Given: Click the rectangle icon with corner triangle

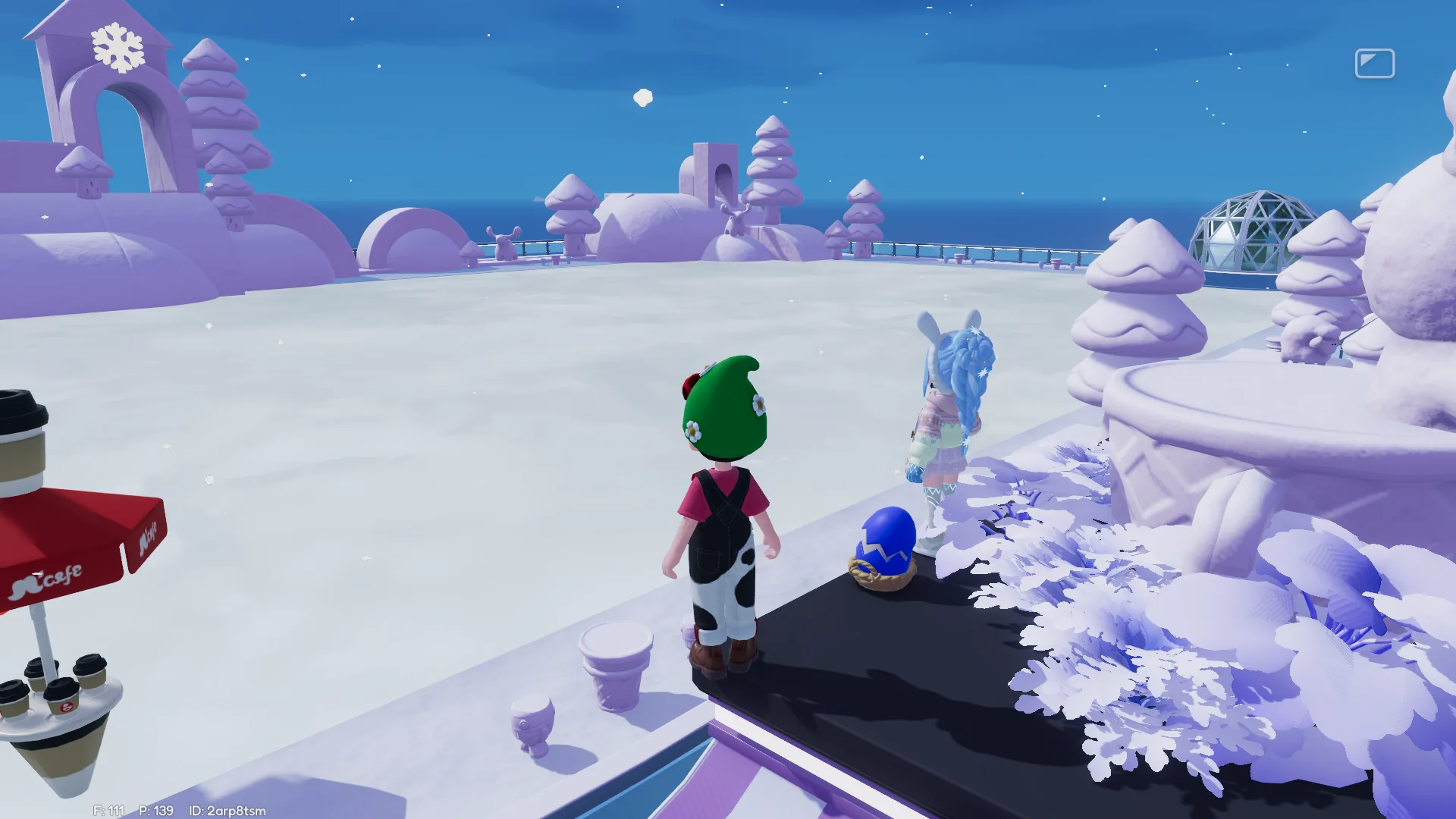Looking at the screenshot, I should 1374,64.
